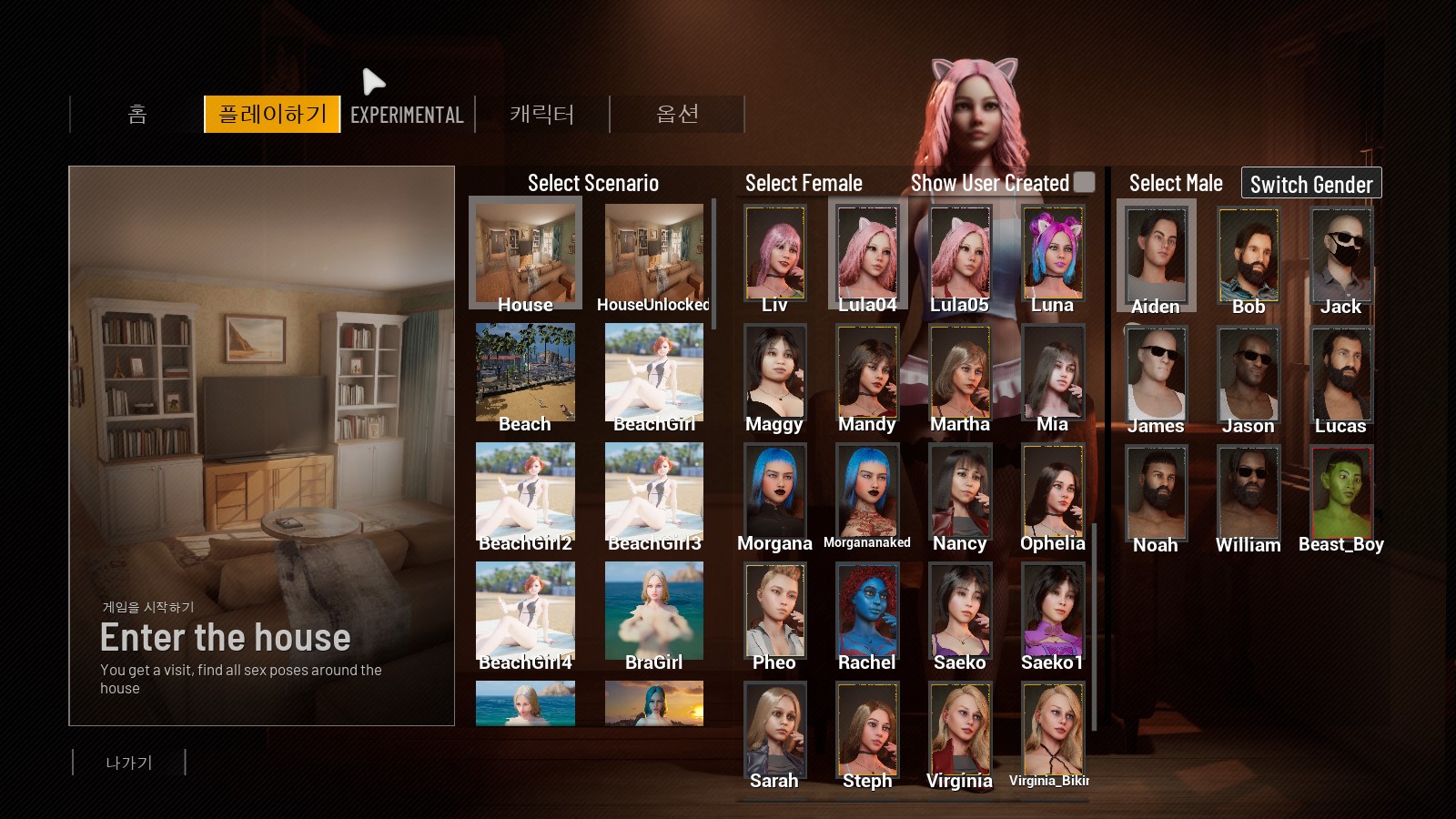Choose the Ophelia character portrait
This screenshot has width=1456, height=819.
1052,491
